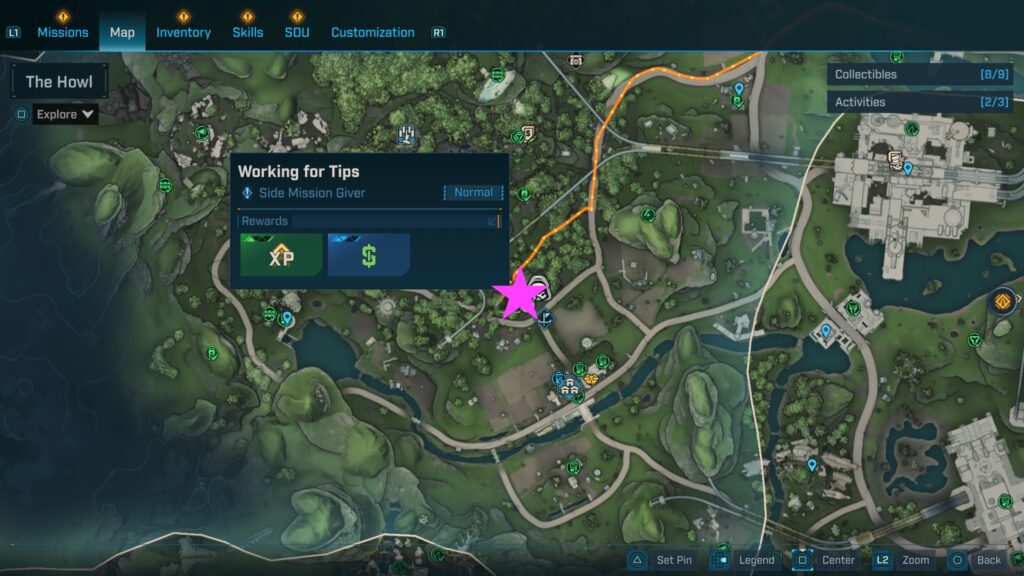
Task: Open the Inventory tab
Action: [183, 32]
